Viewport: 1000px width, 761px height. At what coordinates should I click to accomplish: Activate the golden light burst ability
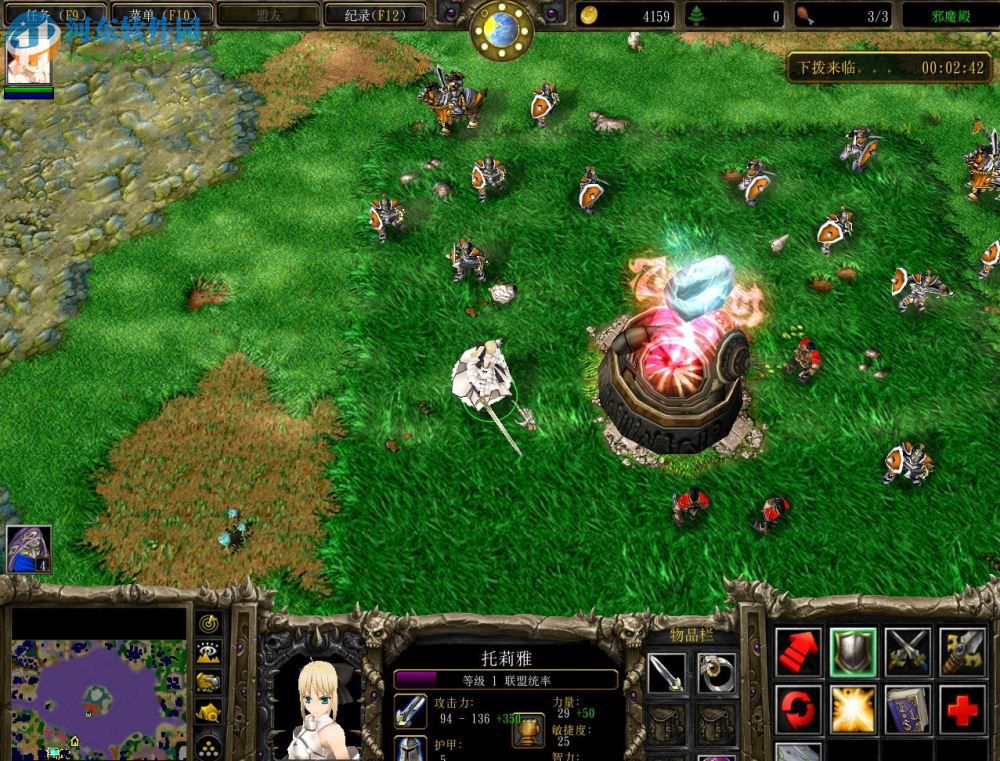(x=853, y=709)
